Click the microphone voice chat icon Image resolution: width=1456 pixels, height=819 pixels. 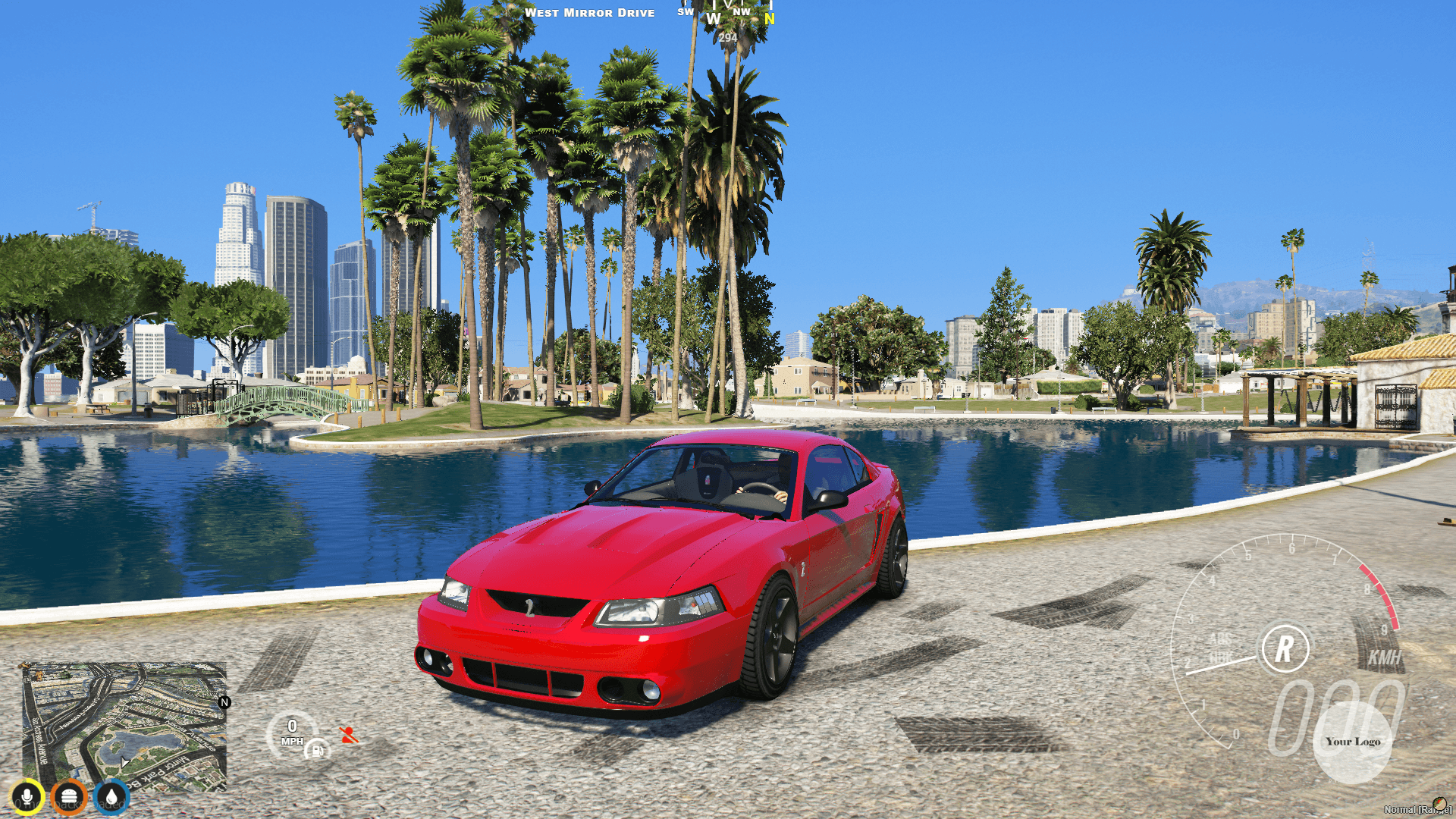[27, 798]
